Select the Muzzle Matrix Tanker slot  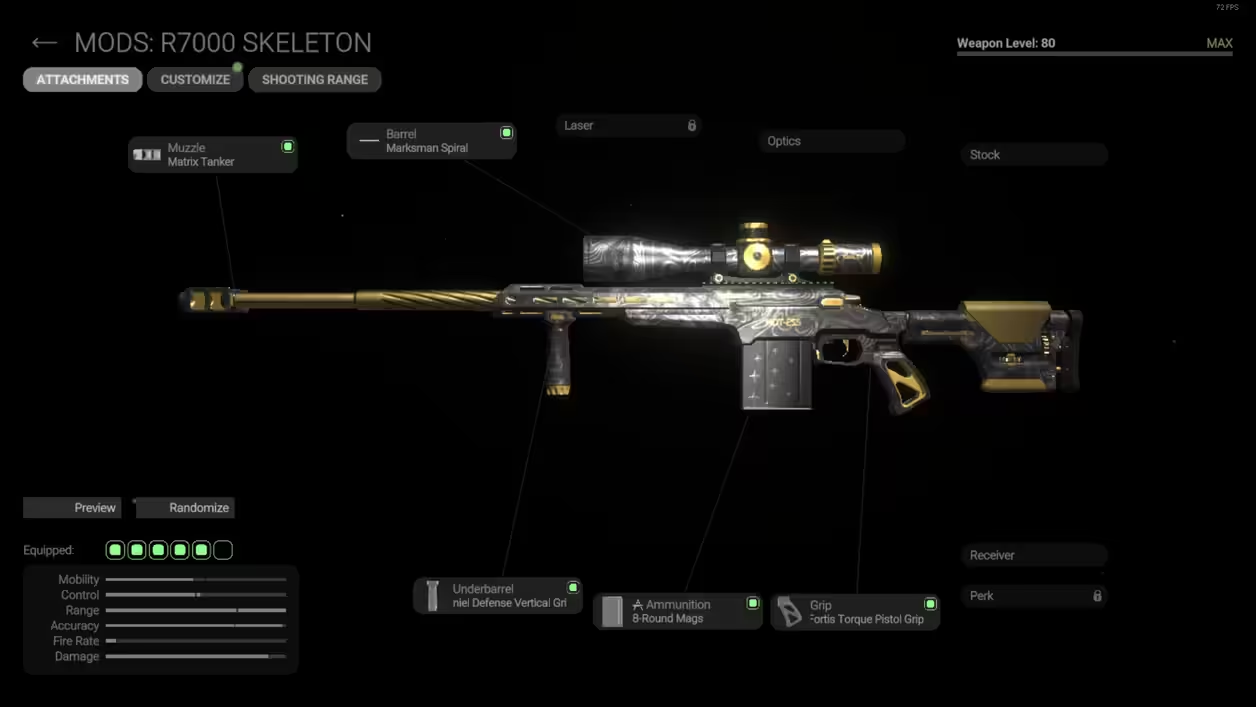[213, 155]
